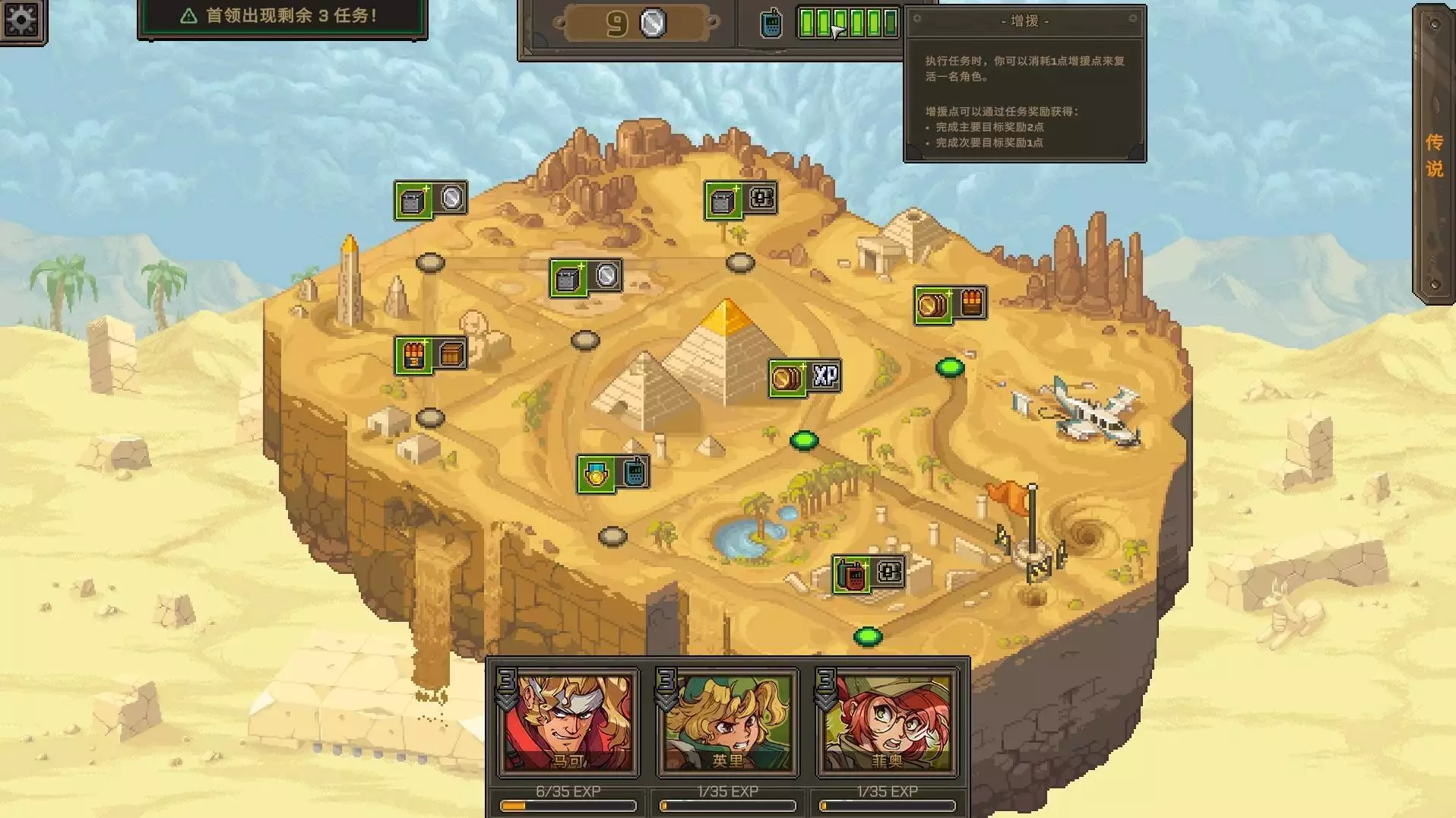The height and width of the screenshot is (818, 1456).
Task: Select the ammo and wooden crate mission
Action: 430,355
